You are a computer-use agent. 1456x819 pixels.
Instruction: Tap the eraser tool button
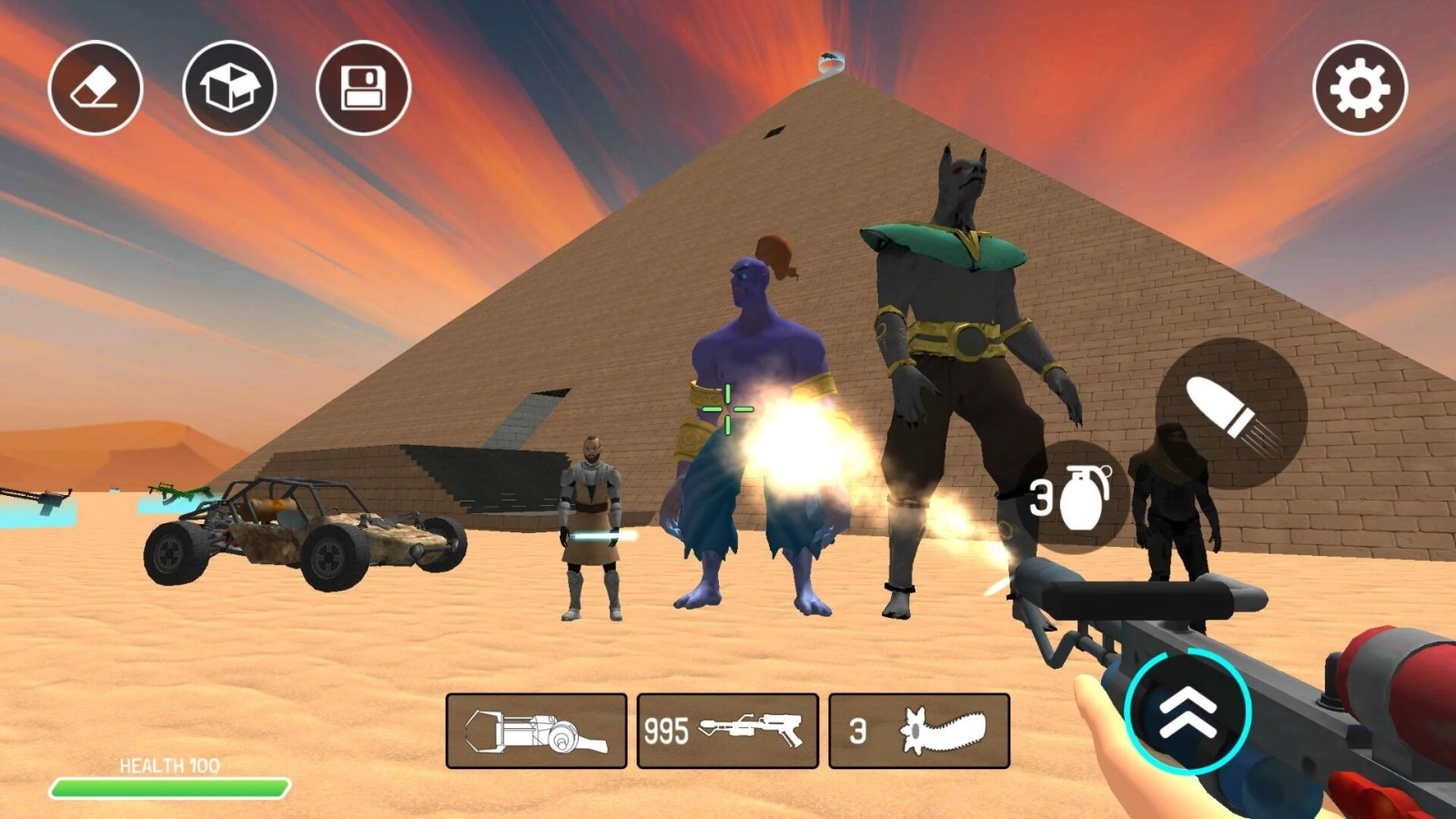(x=96, y=88)
